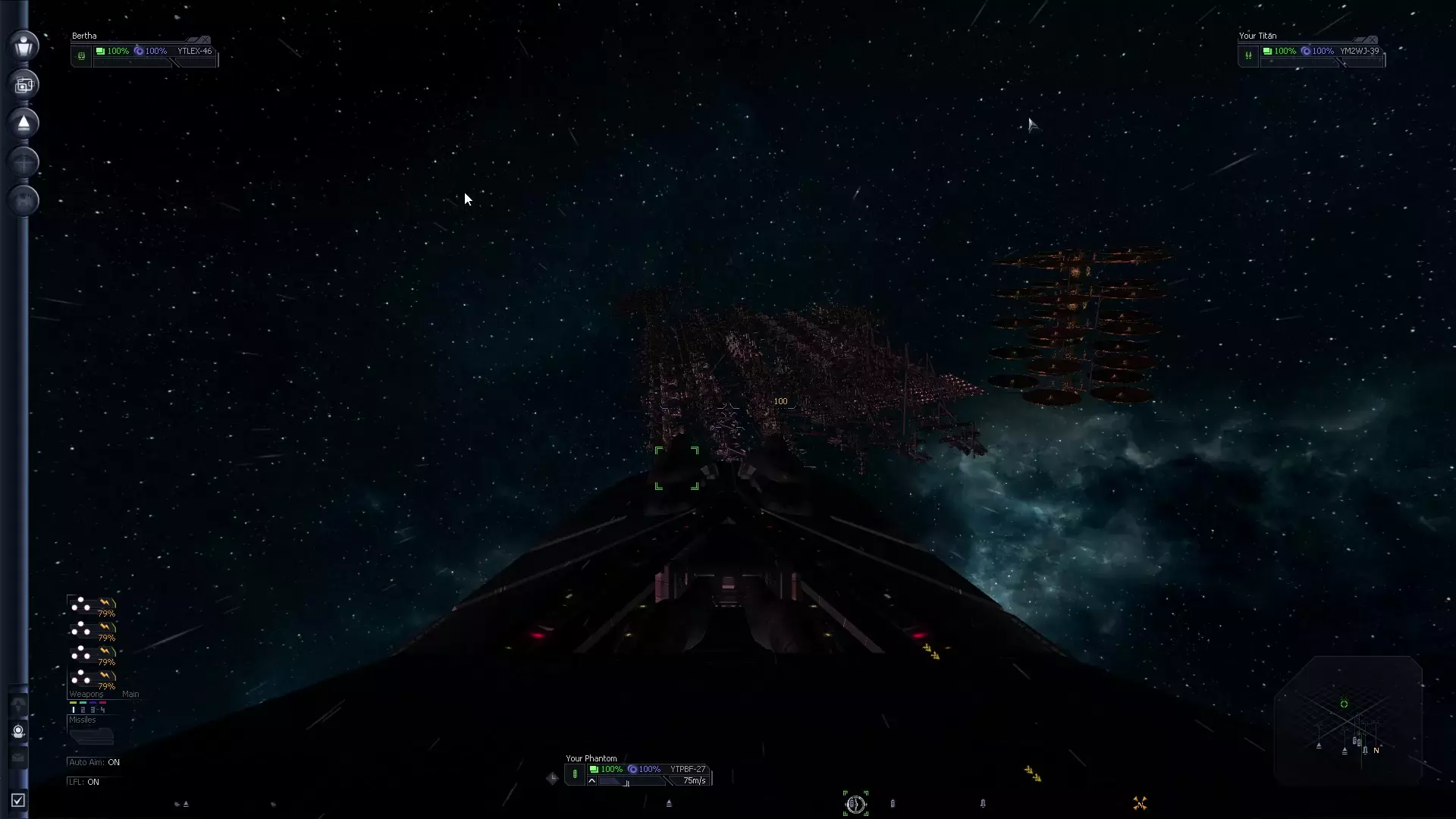Screen dimensions: 1456x819
Task: Click the checkbox at the sidebar bottom
Action: (x=19, y=798)
